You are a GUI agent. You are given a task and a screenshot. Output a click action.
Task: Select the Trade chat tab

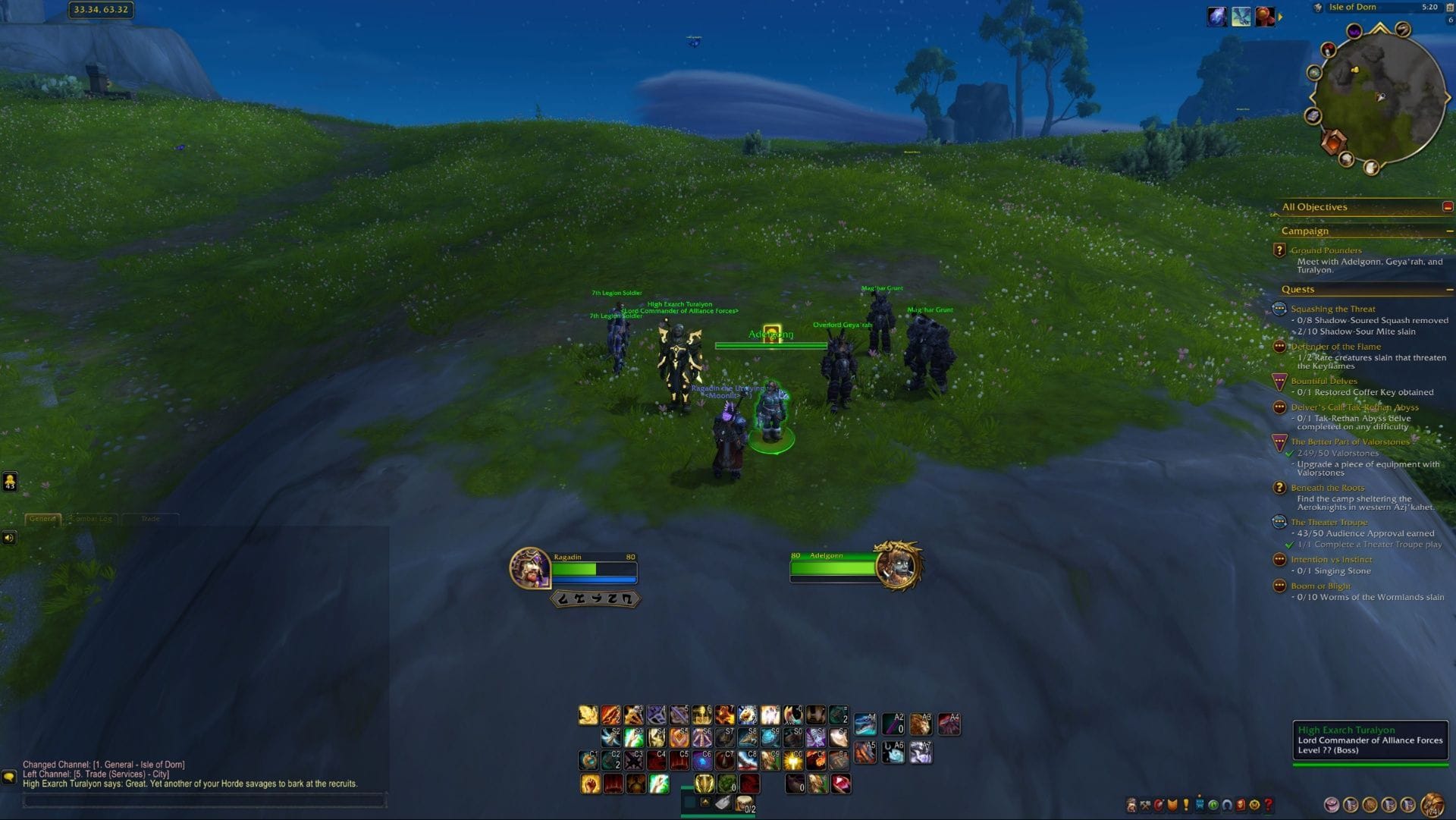click(151, 519)
